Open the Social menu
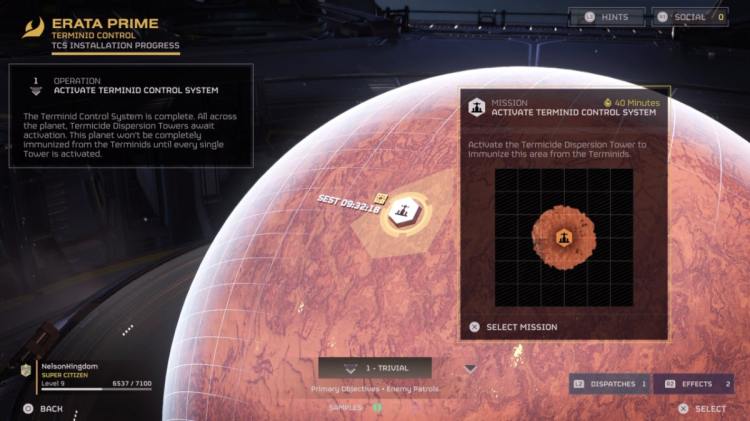This screenshot has height=421, width=750. [690, 17]
